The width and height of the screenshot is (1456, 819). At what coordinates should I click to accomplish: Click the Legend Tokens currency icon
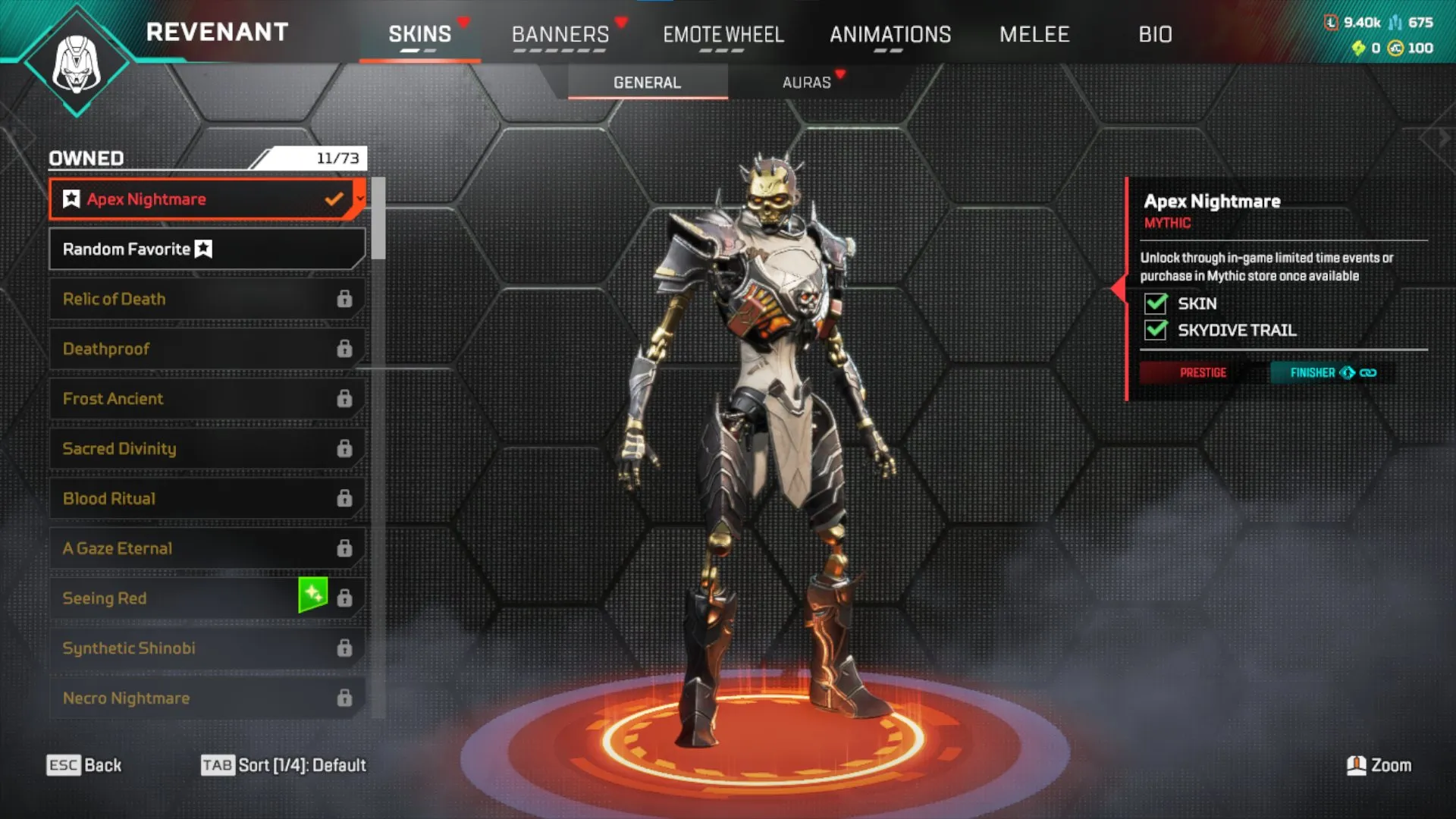(x=1331, y=23)
